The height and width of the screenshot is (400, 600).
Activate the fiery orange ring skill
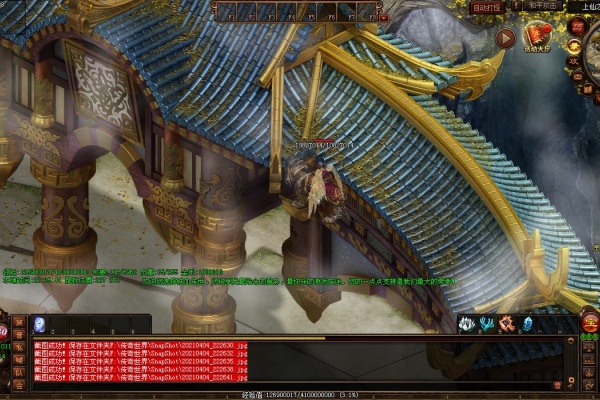click(507, 323)
